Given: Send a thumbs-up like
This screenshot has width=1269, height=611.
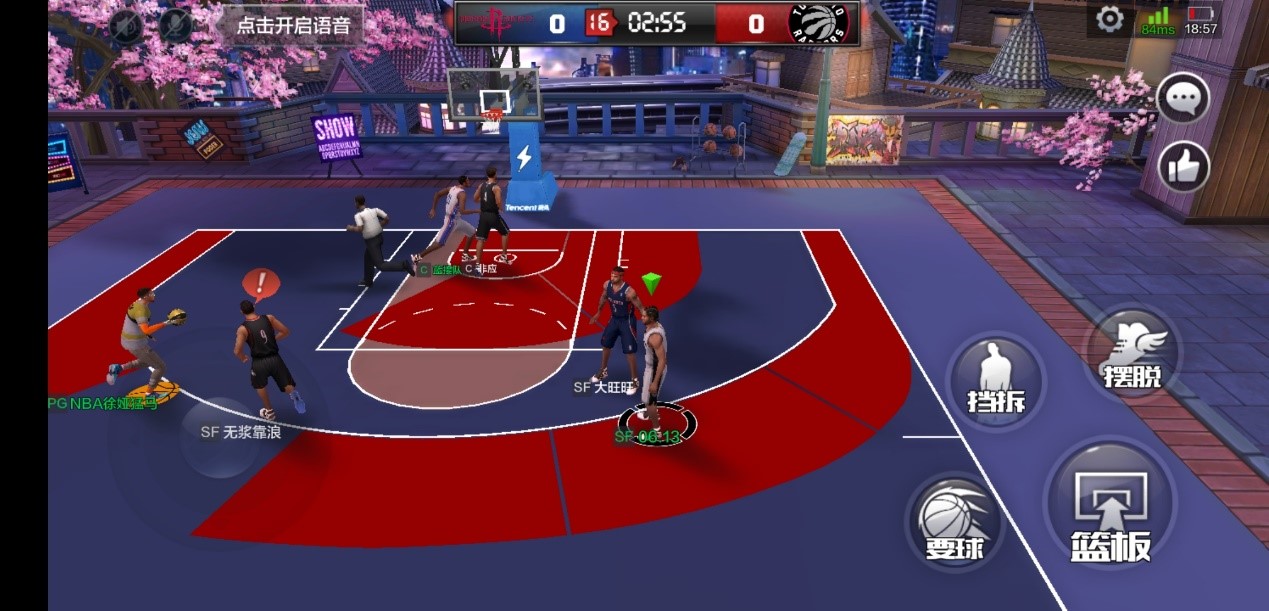Looking at the screenshot, I should coord(1184,166).
